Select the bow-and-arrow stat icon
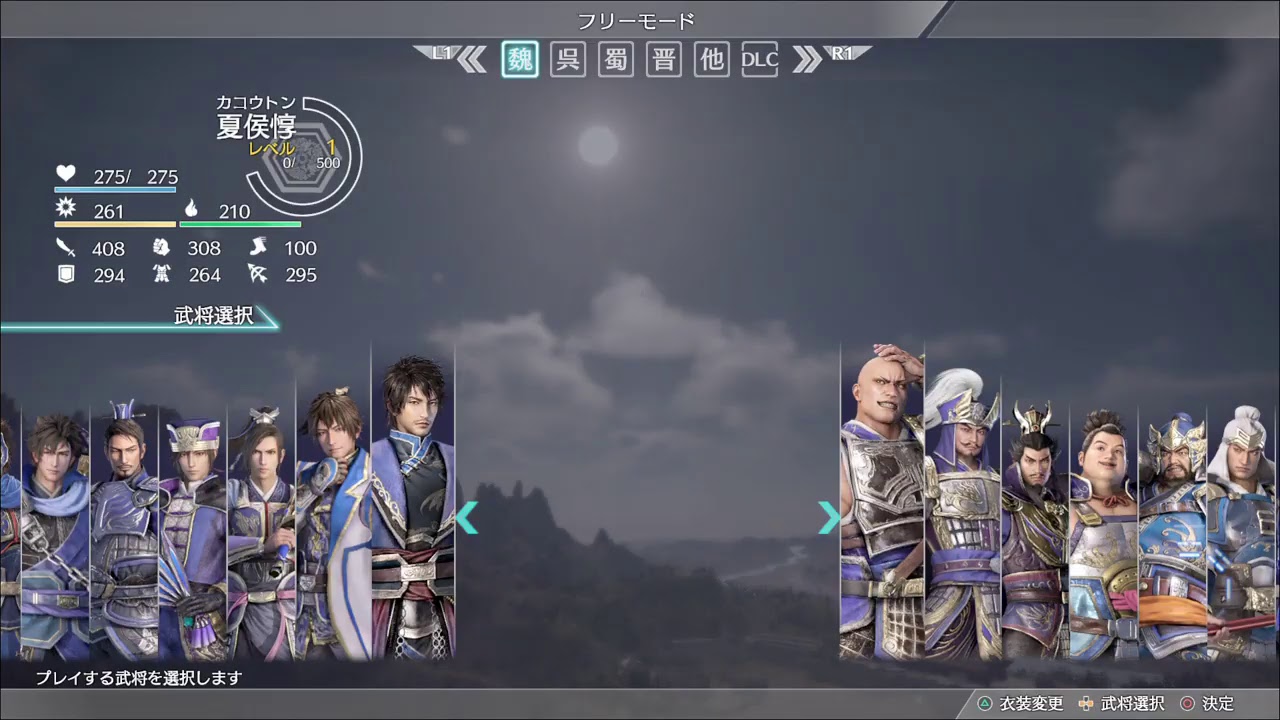 258,274
